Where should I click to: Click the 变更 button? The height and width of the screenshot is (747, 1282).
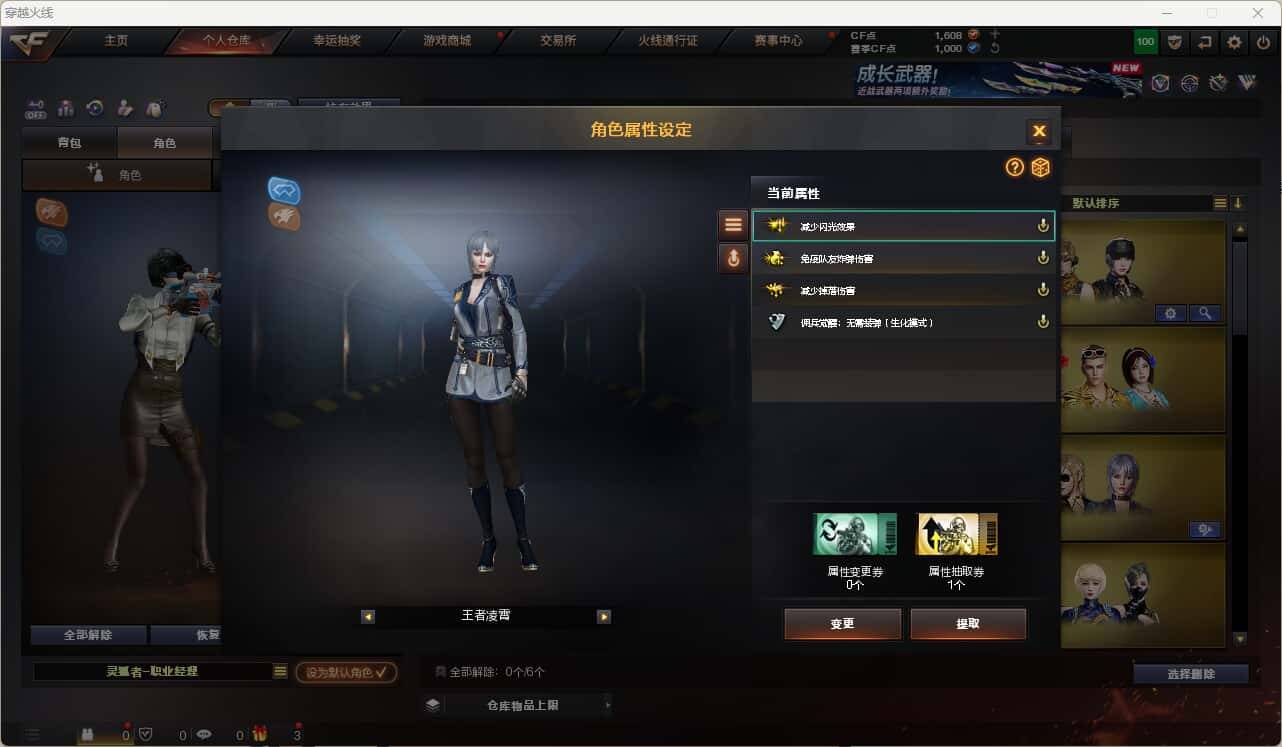842,623
